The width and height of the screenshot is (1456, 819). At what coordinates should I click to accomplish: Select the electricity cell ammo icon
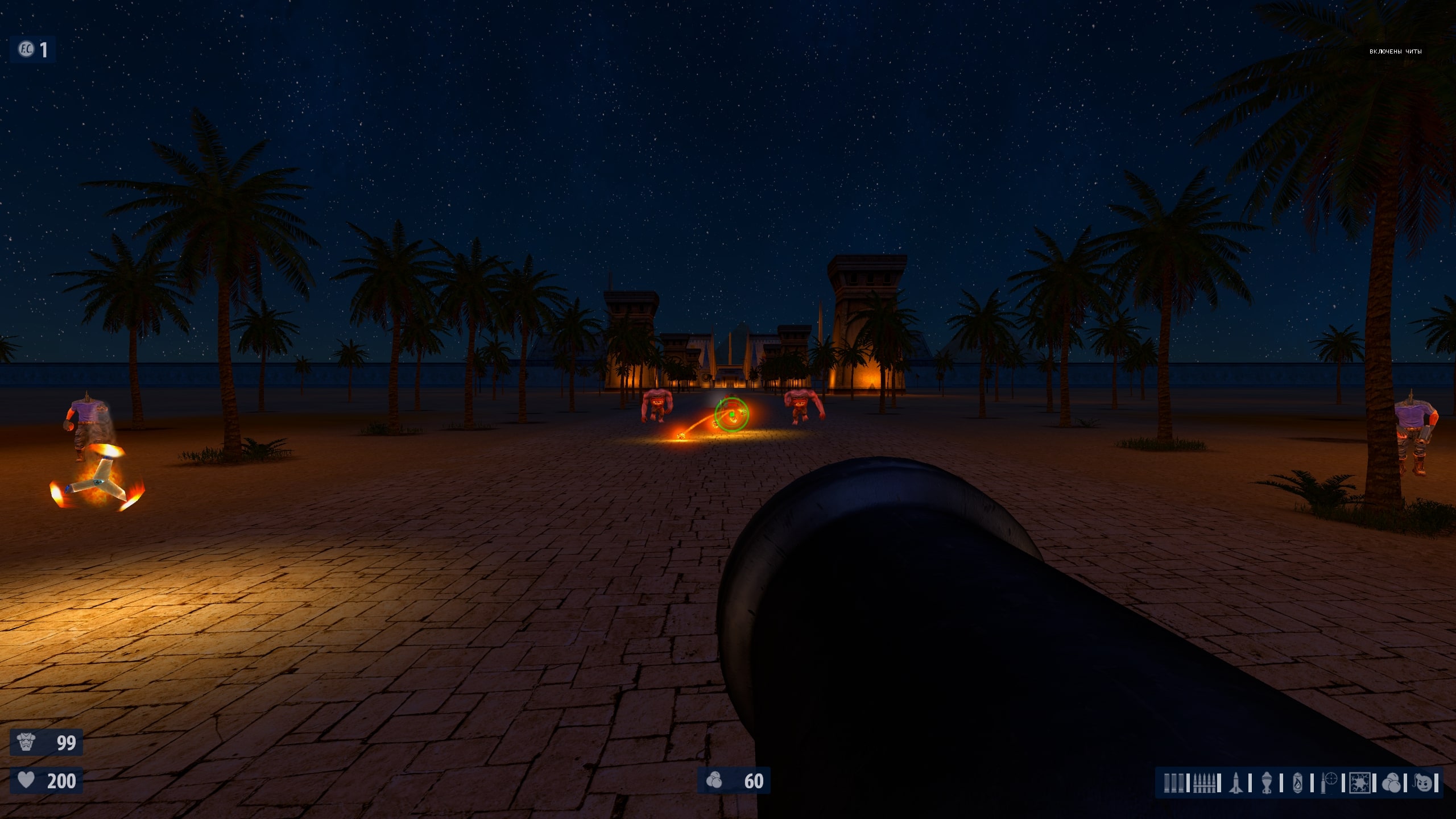tap(1360, 783)
